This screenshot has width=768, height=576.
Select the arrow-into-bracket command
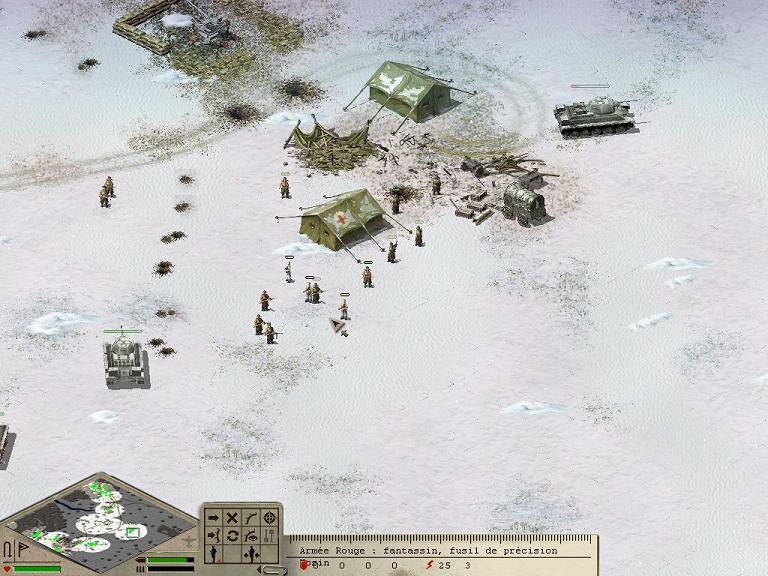(x=213, y=536)
